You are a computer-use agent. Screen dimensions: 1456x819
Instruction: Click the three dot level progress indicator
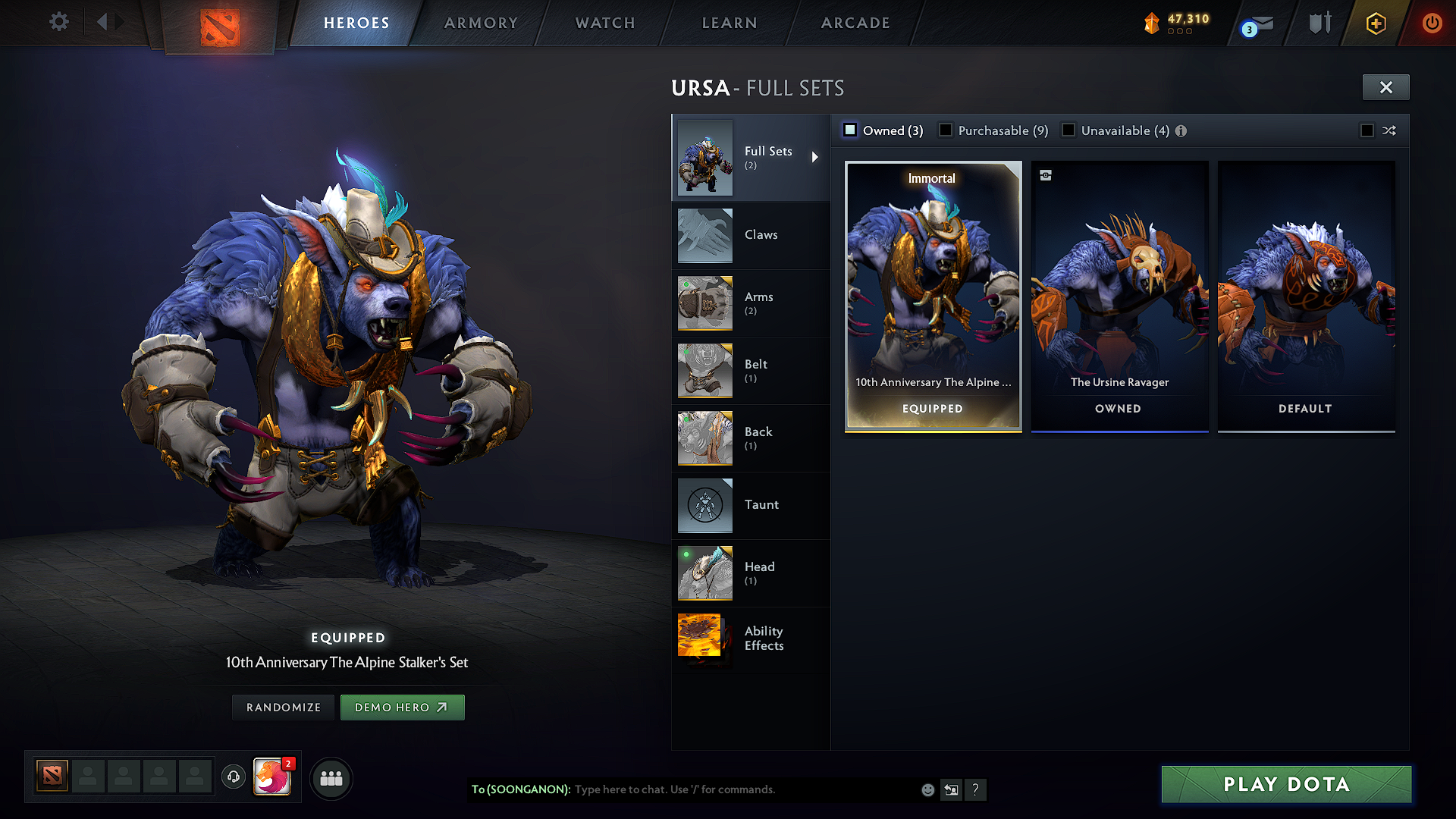coord(1180,32)
